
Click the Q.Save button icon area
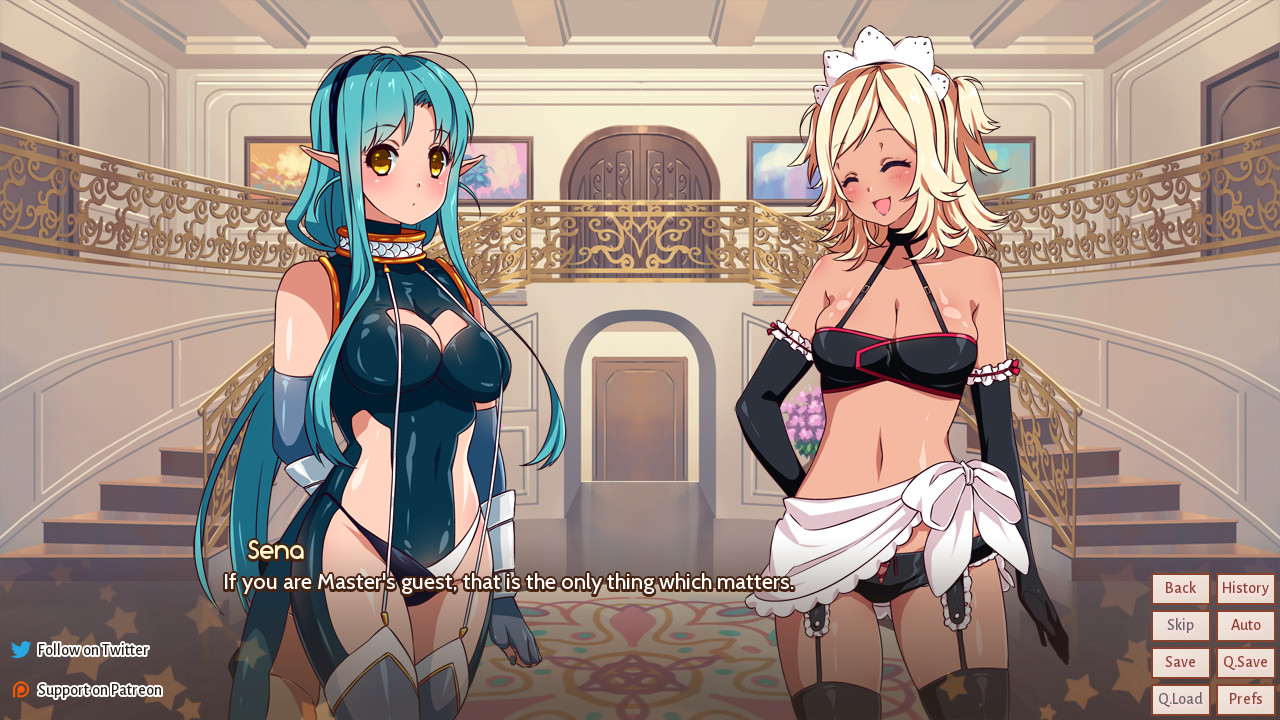pyautogui.click(x=1245, y=662)
